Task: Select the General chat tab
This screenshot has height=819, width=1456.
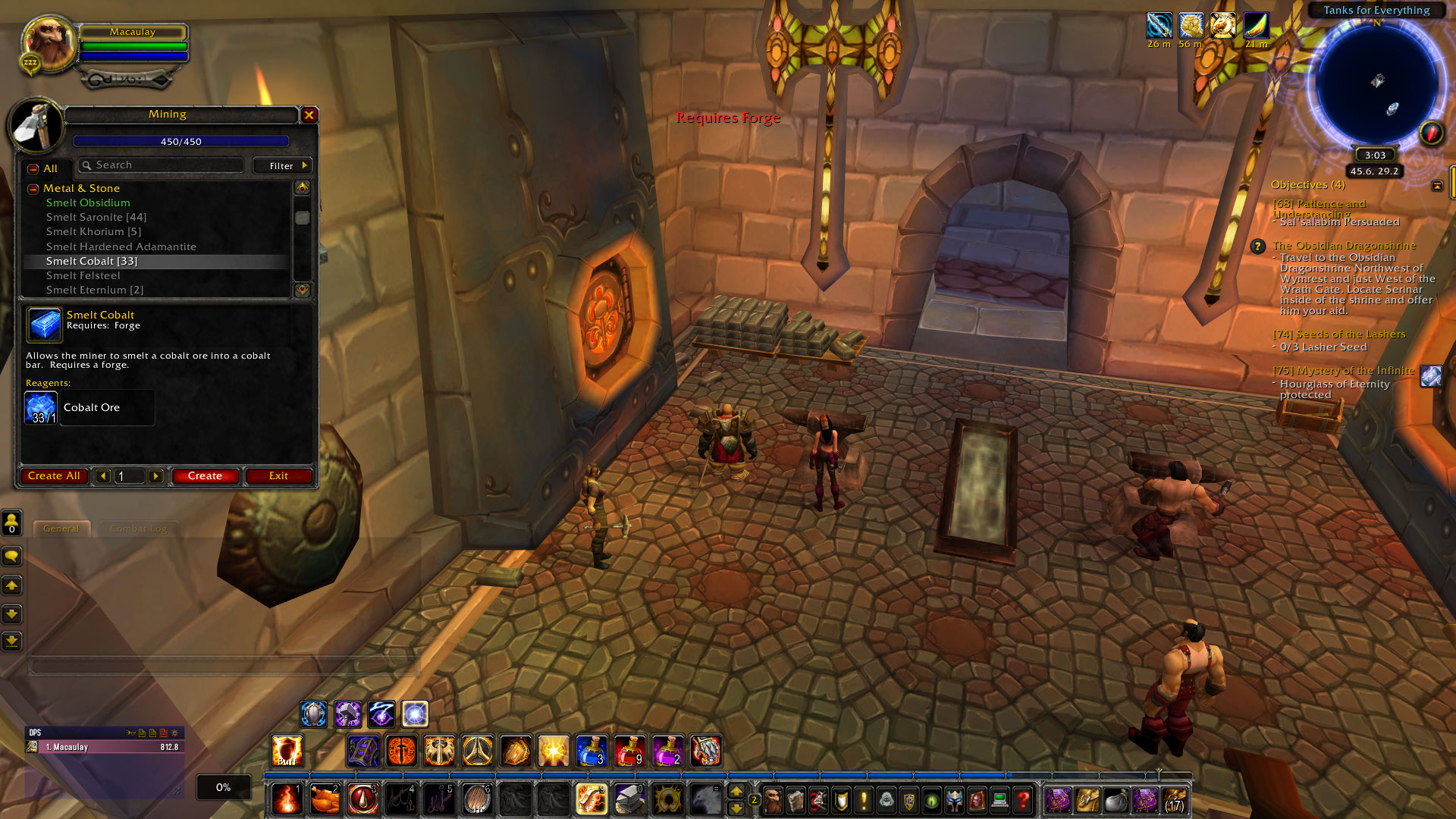Action: pyautogui.click(x=62, y=529)
